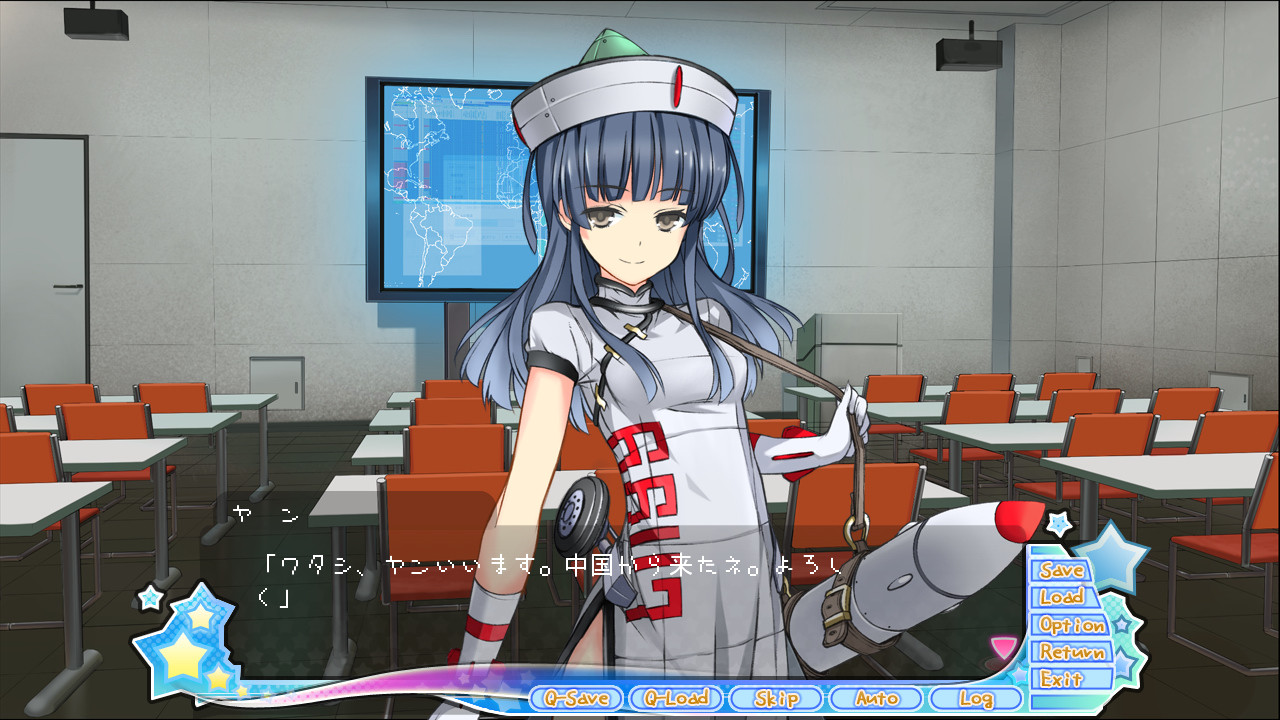The image size is (1280, 720).
Task: Select the Return button
Action: (x=1071, y=652)
